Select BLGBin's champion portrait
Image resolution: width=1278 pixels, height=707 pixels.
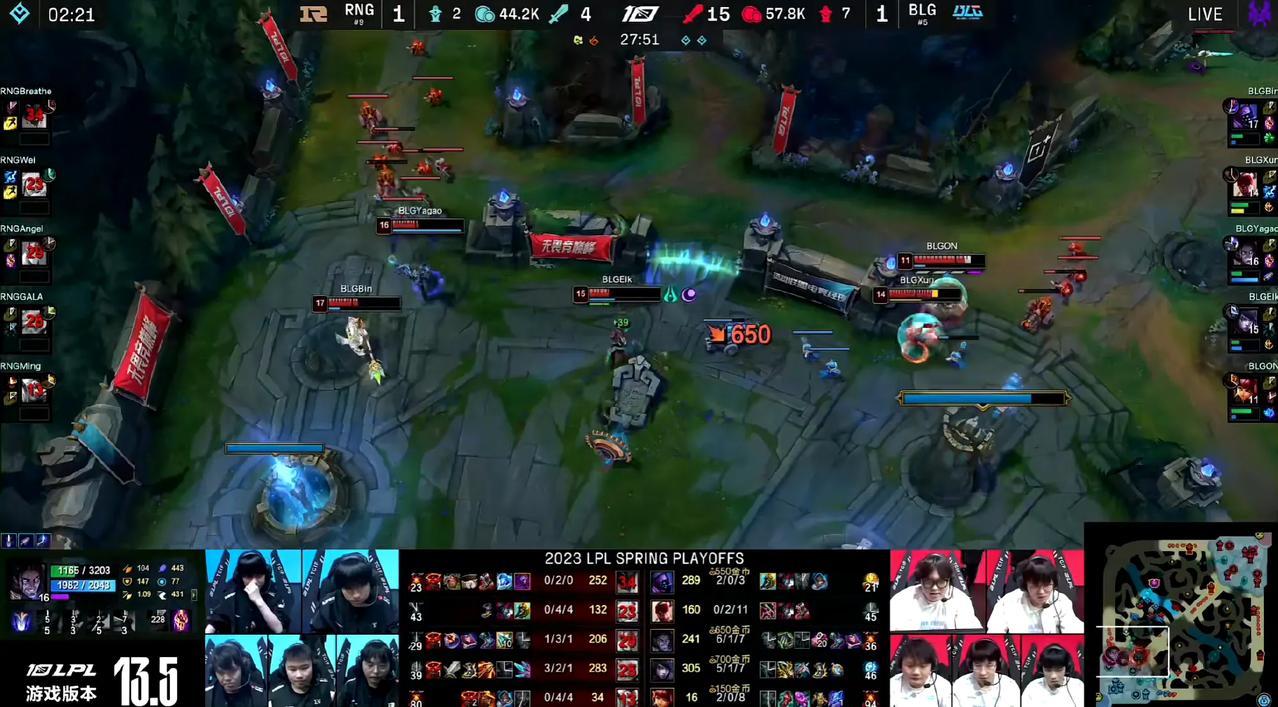point(1247,117)
